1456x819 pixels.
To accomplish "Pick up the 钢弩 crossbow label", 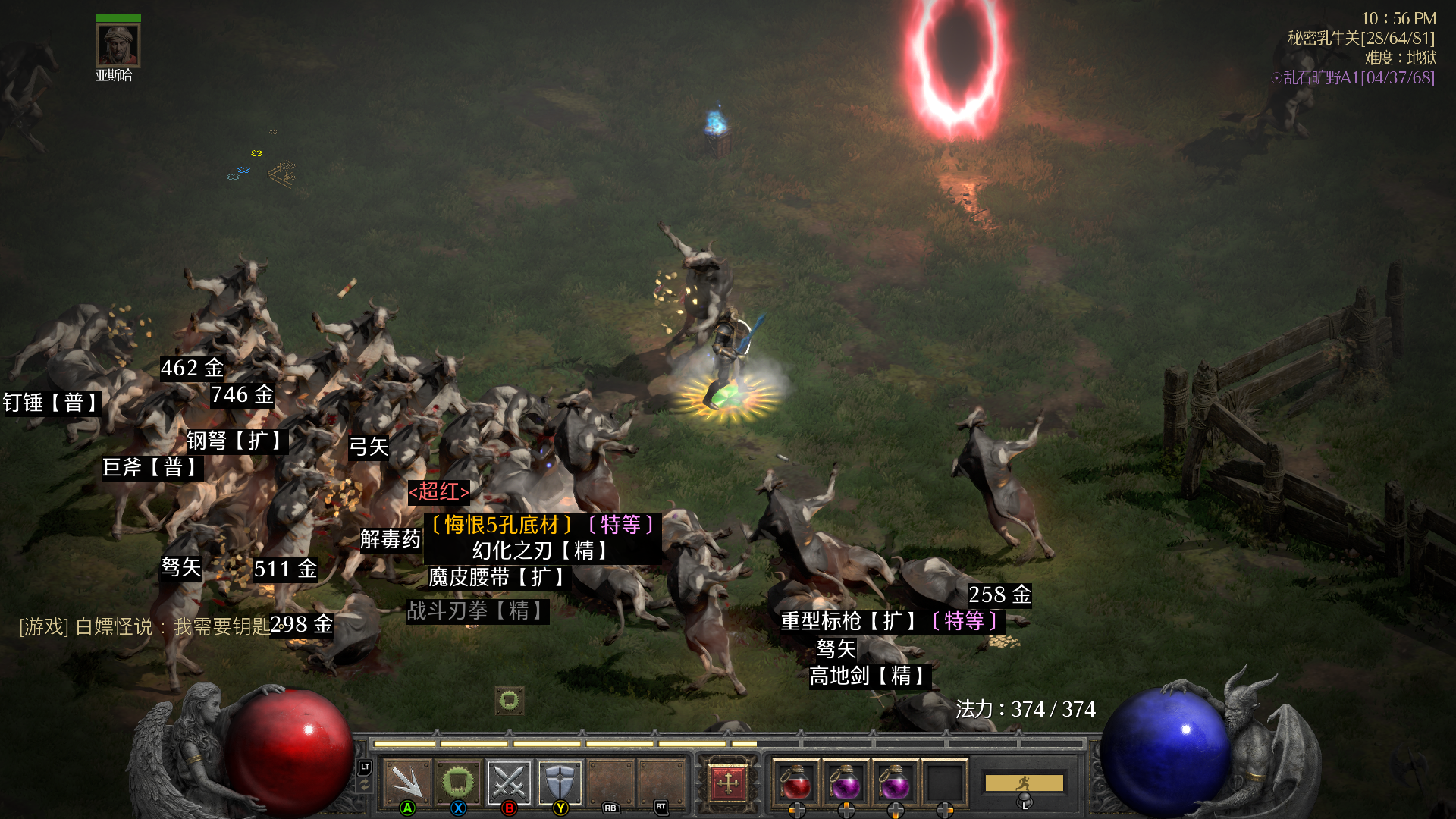I will [236, 441].
